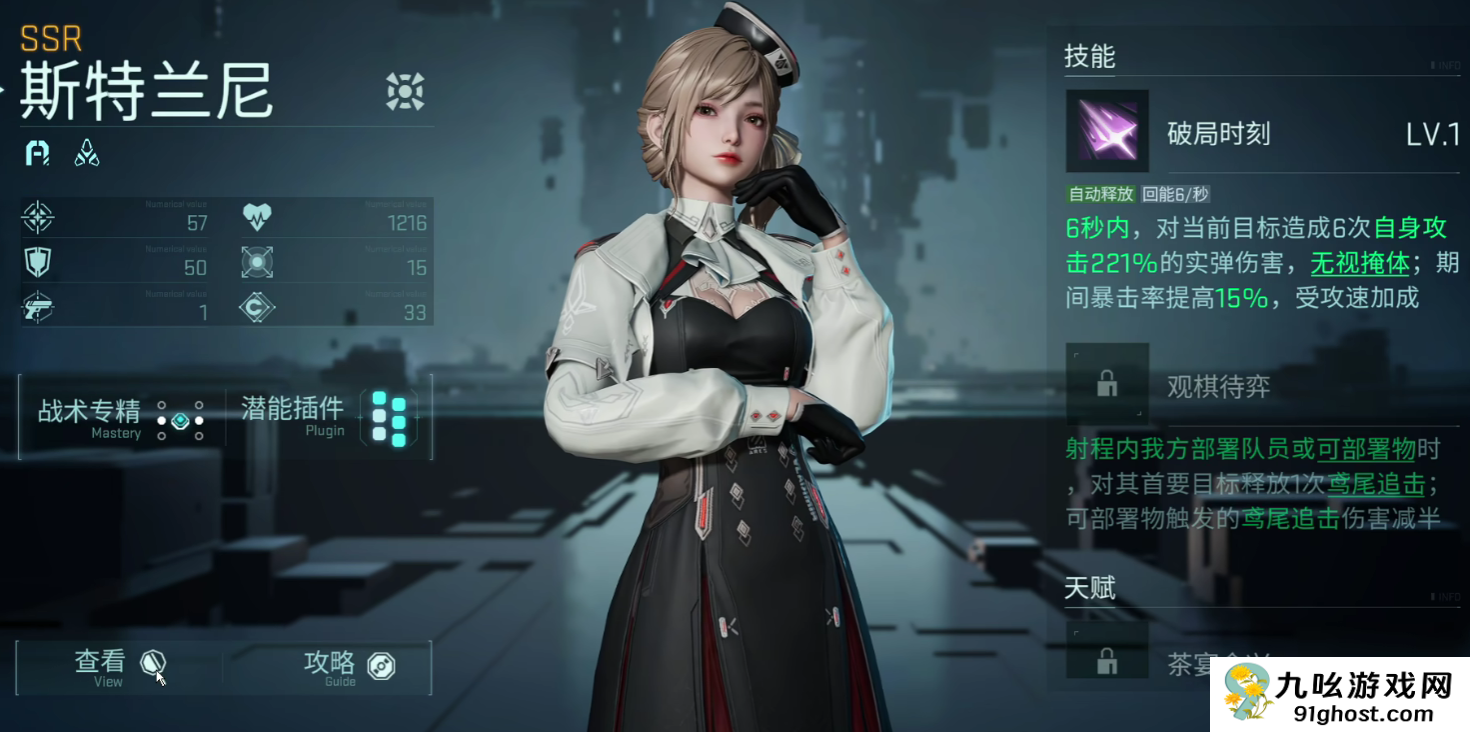Click the 天赋 section INFO label
Viewport: 1470px width, 732px height.
[x=1445, y=597]
